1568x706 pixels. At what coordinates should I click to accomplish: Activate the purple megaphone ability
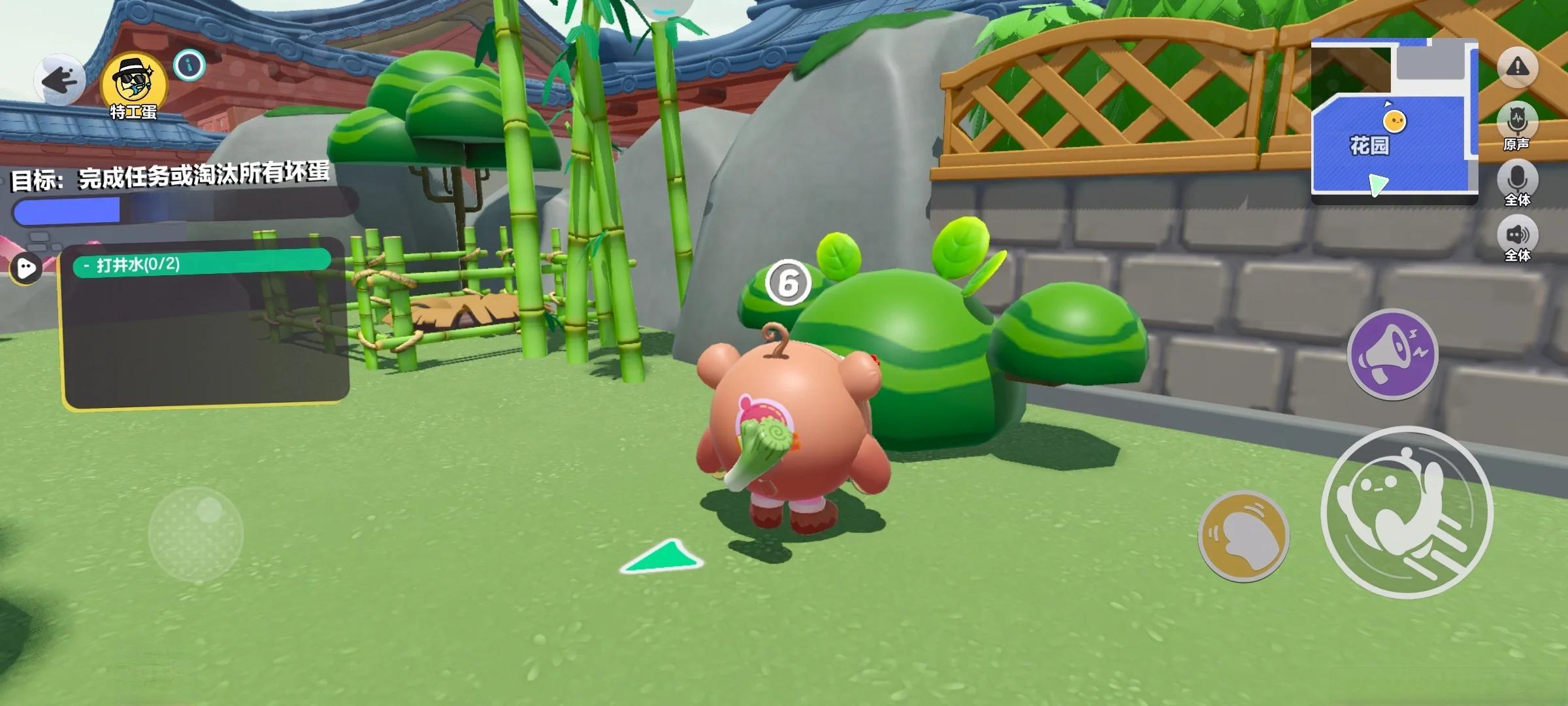point(1392,354)
